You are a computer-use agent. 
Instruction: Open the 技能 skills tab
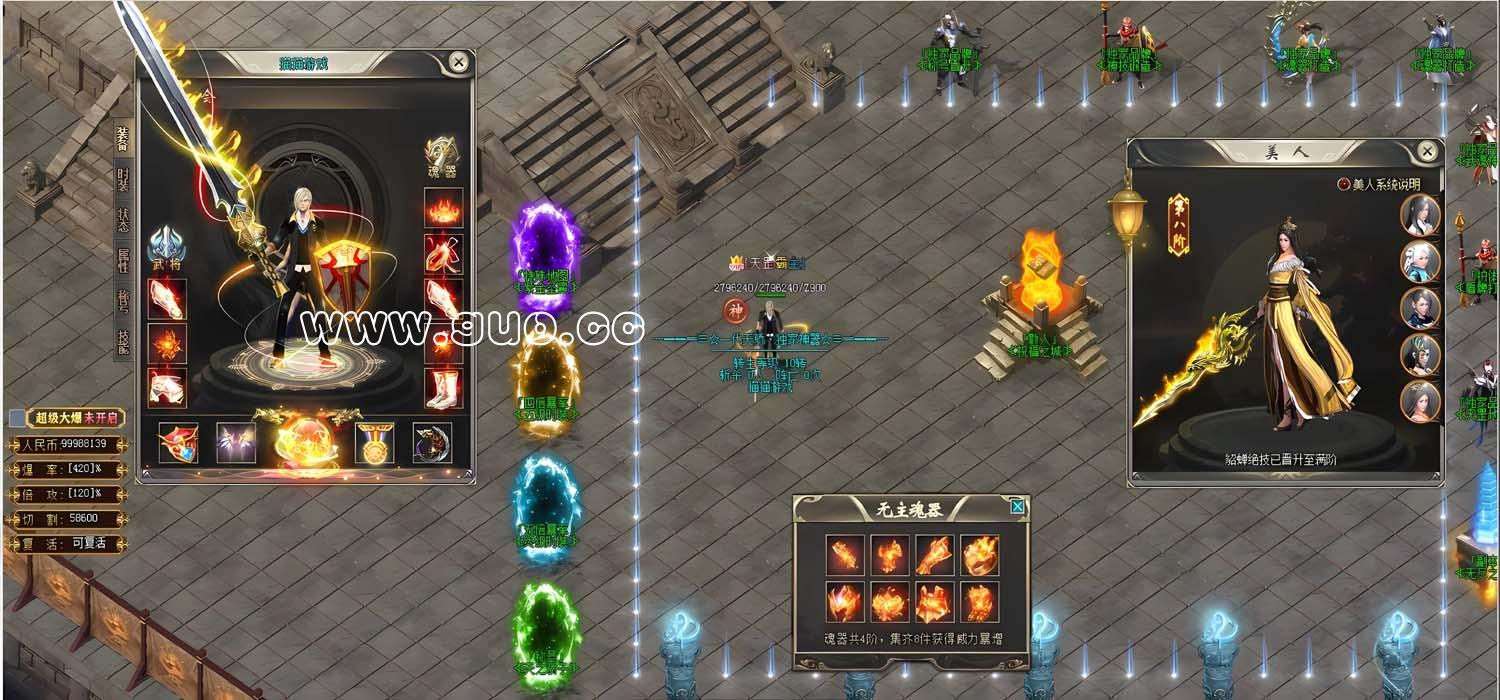point(123,341)
